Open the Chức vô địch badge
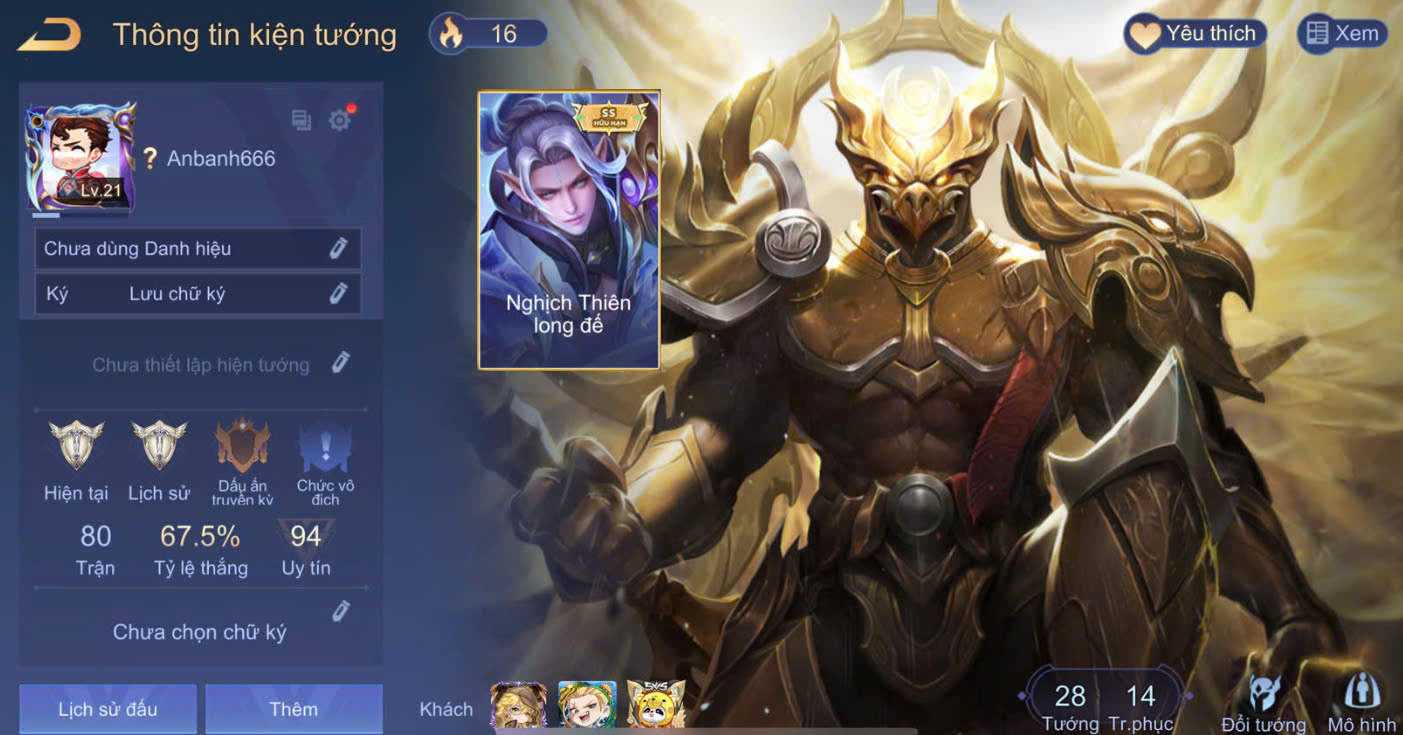The image size is (1403, 735). [325, 448]
